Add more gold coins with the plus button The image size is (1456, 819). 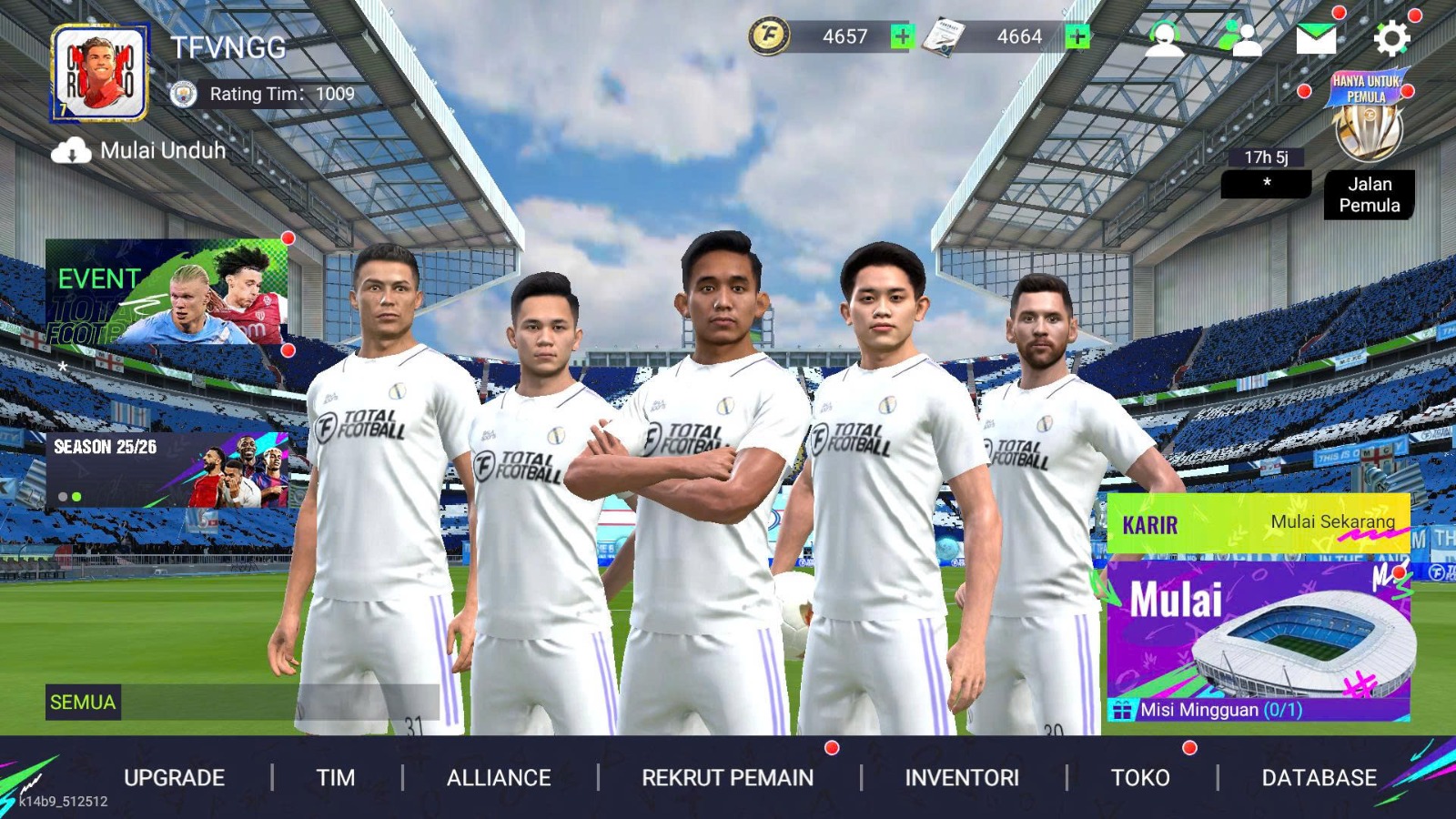[x=902, y=36]
